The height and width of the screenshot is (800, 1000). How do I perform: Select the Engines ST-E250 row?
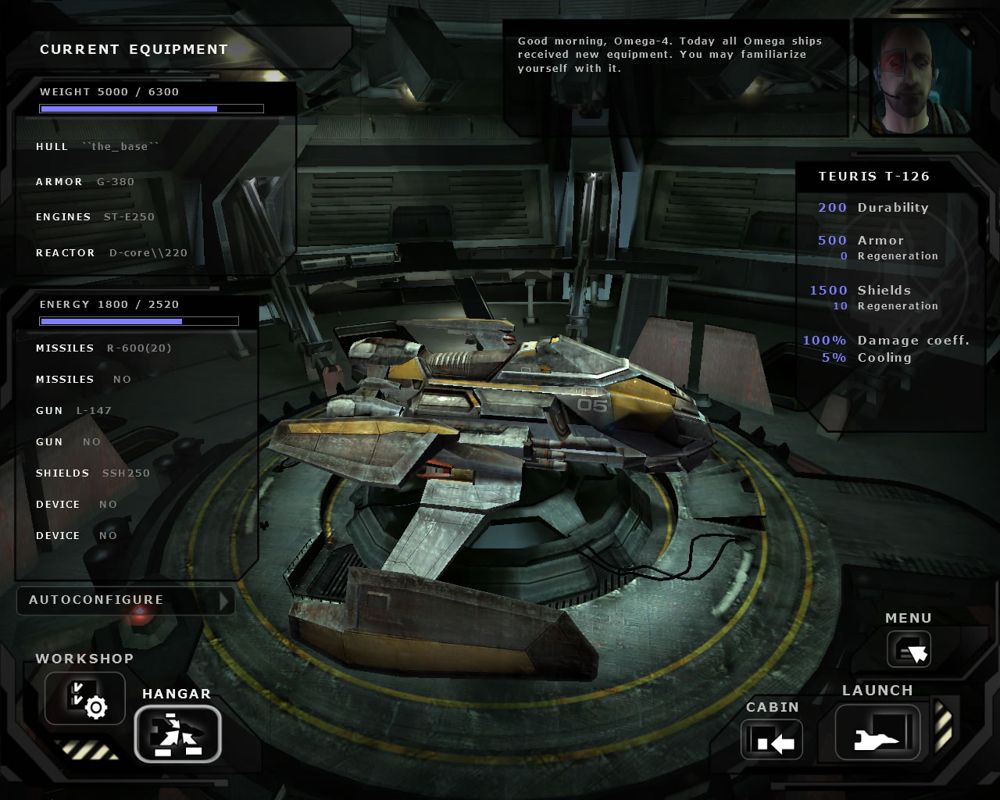pos(96,217)
